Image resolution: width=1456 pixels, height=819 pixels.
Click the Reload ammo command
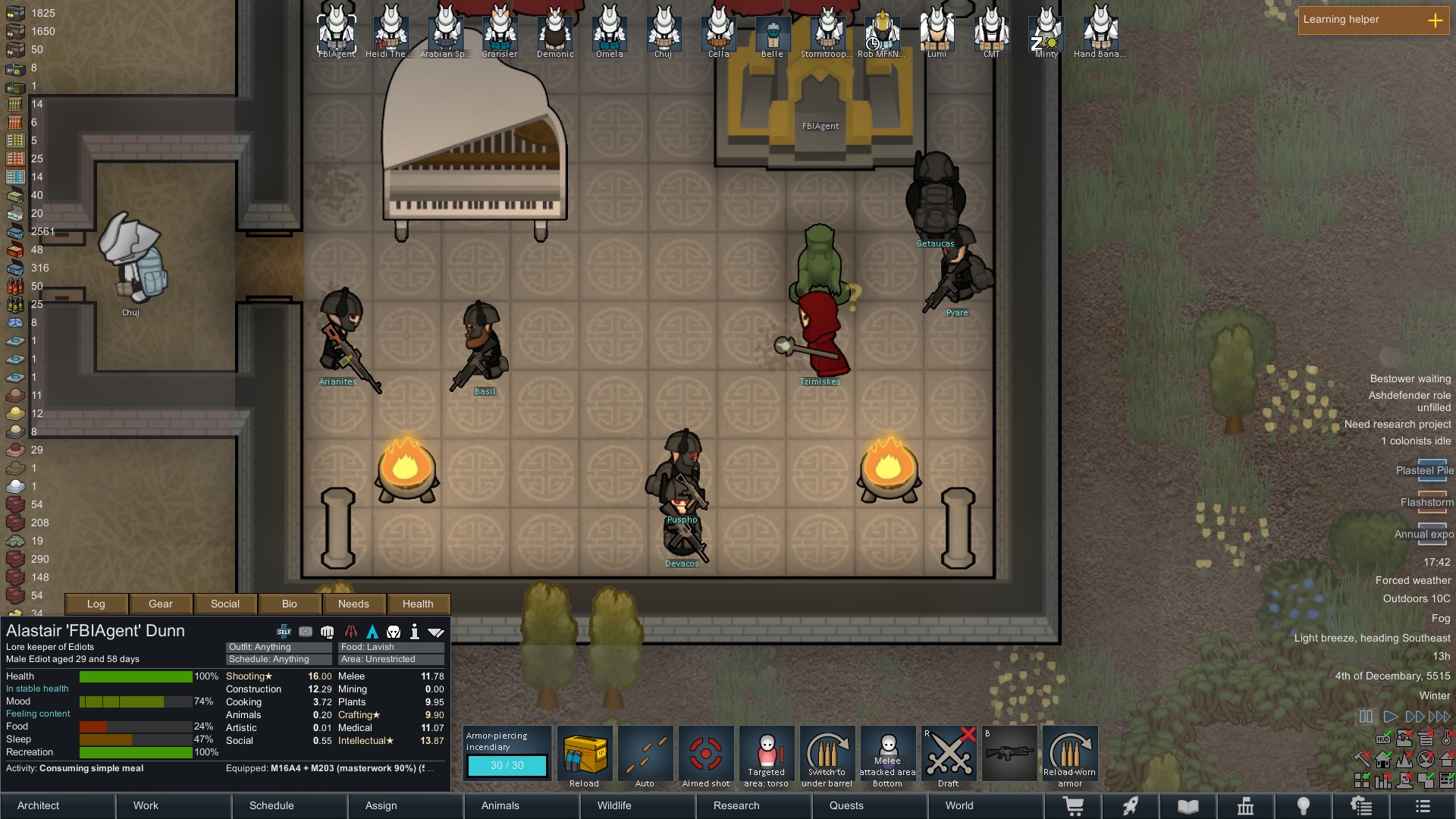(585, 756)
